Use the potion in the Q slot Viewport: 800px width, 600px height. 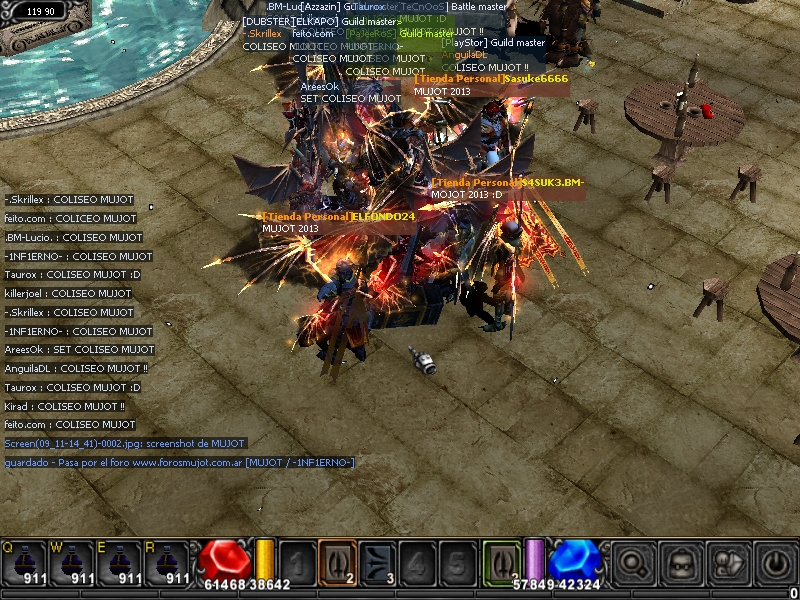pos(24,561)
